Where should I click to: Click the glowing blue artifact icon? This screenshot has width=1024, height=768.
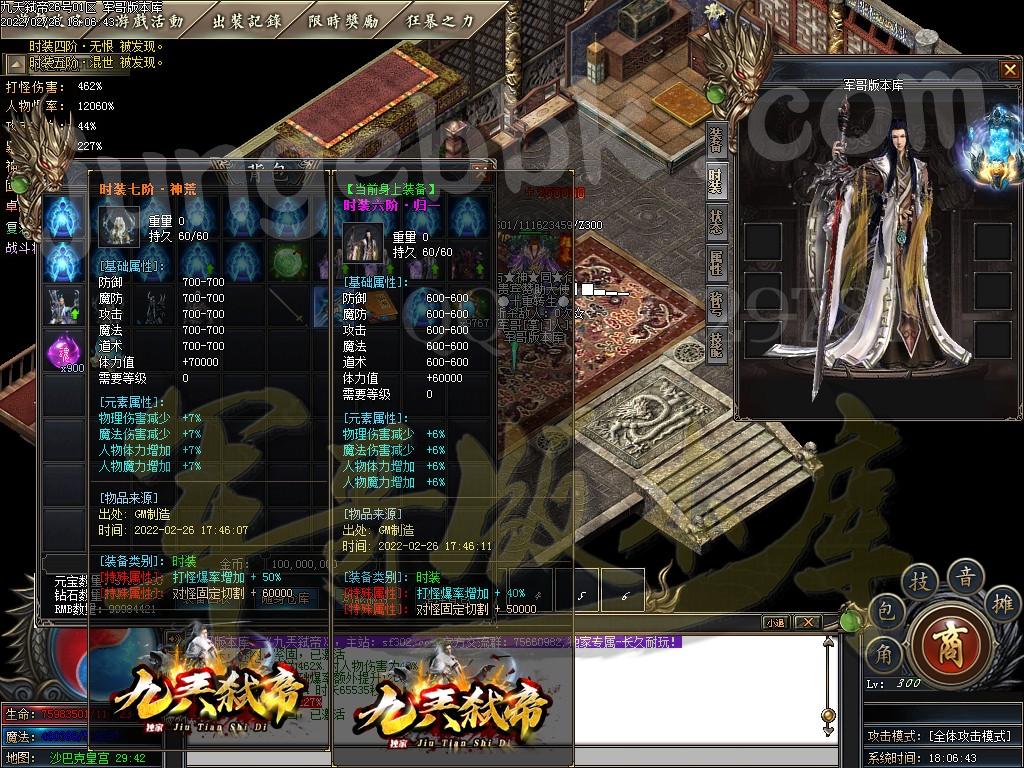995,150
